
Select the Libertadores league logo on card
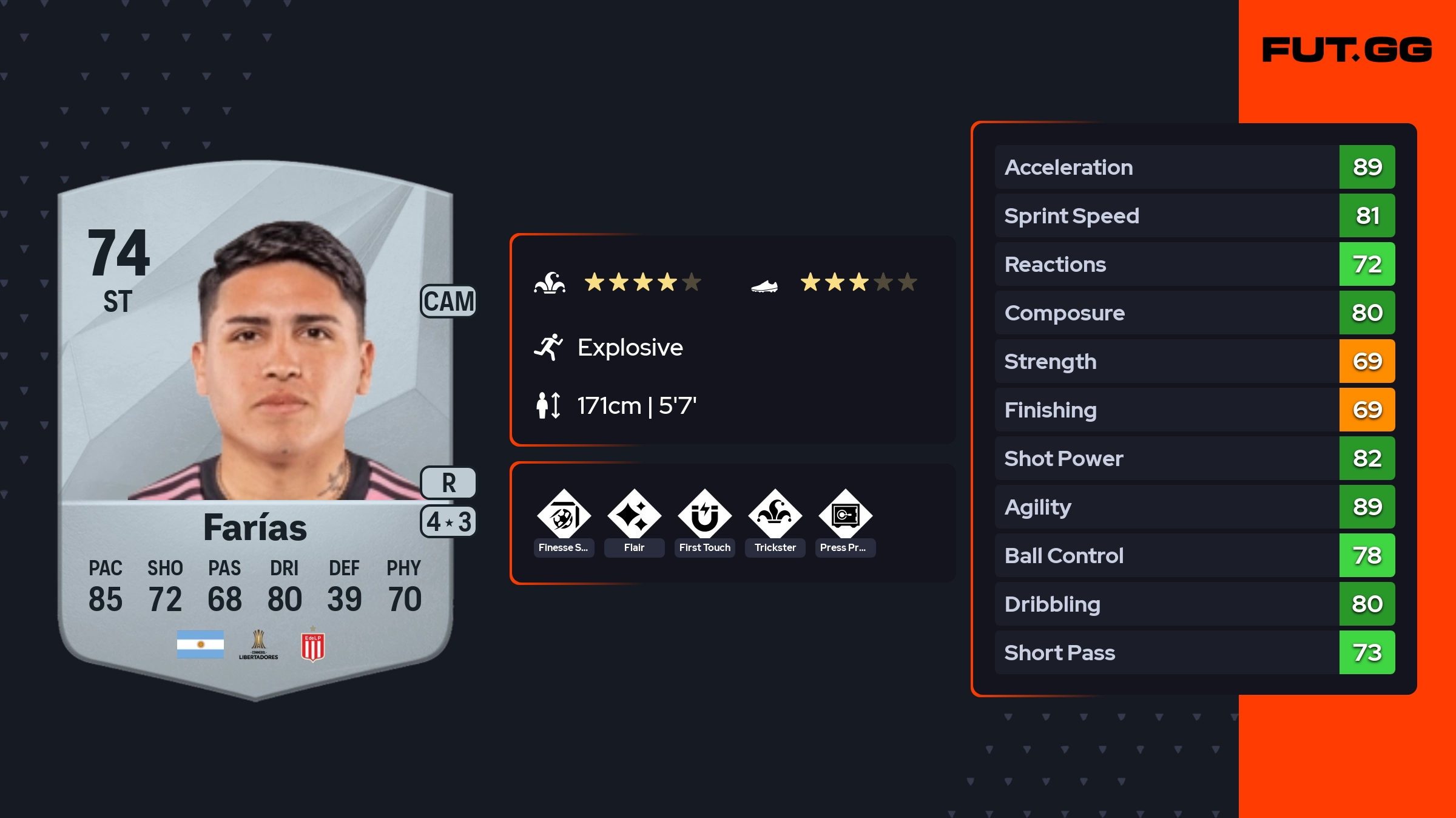[258, 645]
